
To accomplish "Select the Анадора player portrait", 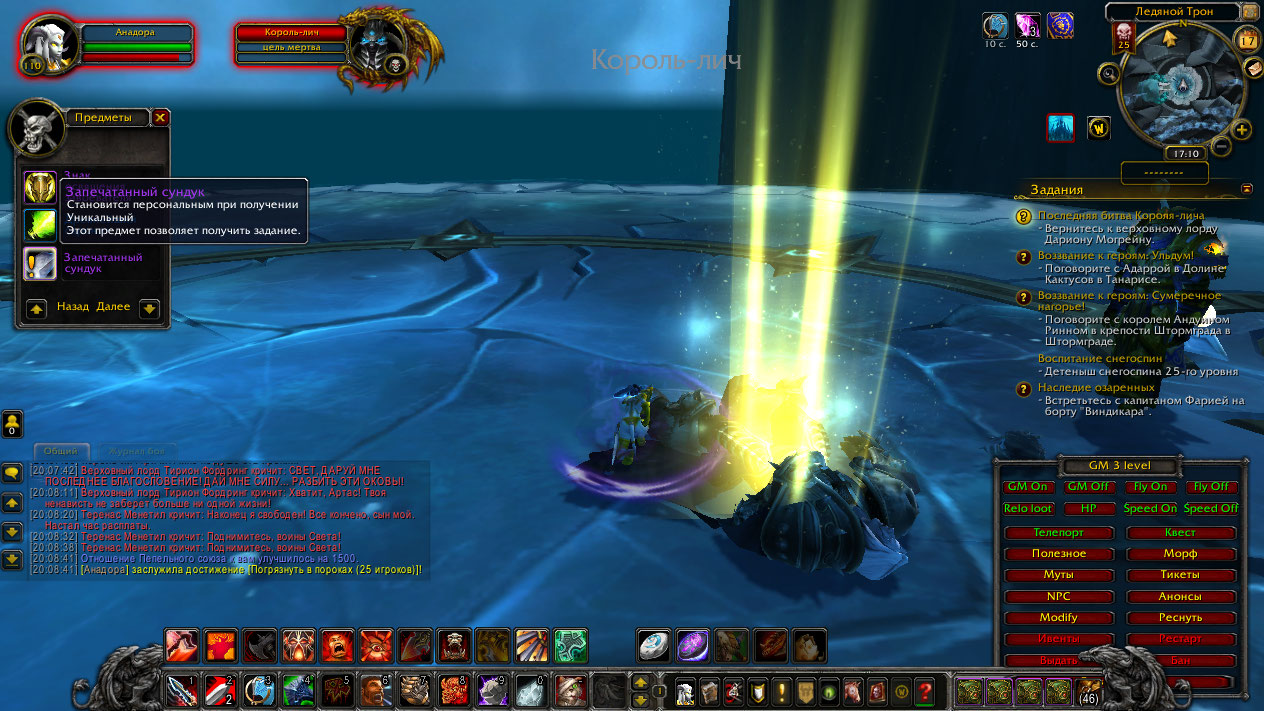I will coord(45,45).
